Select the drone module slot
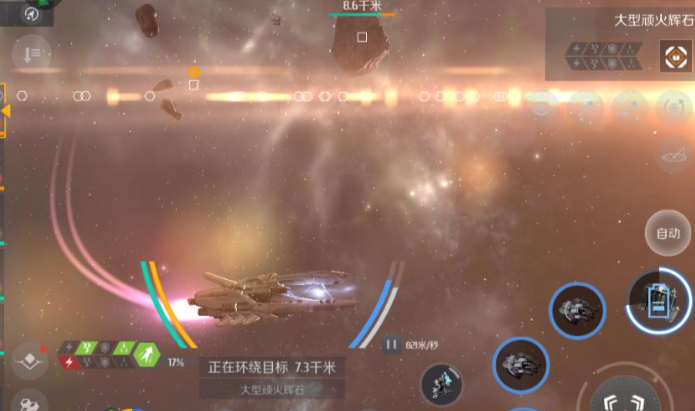 [x=442, y=384]
